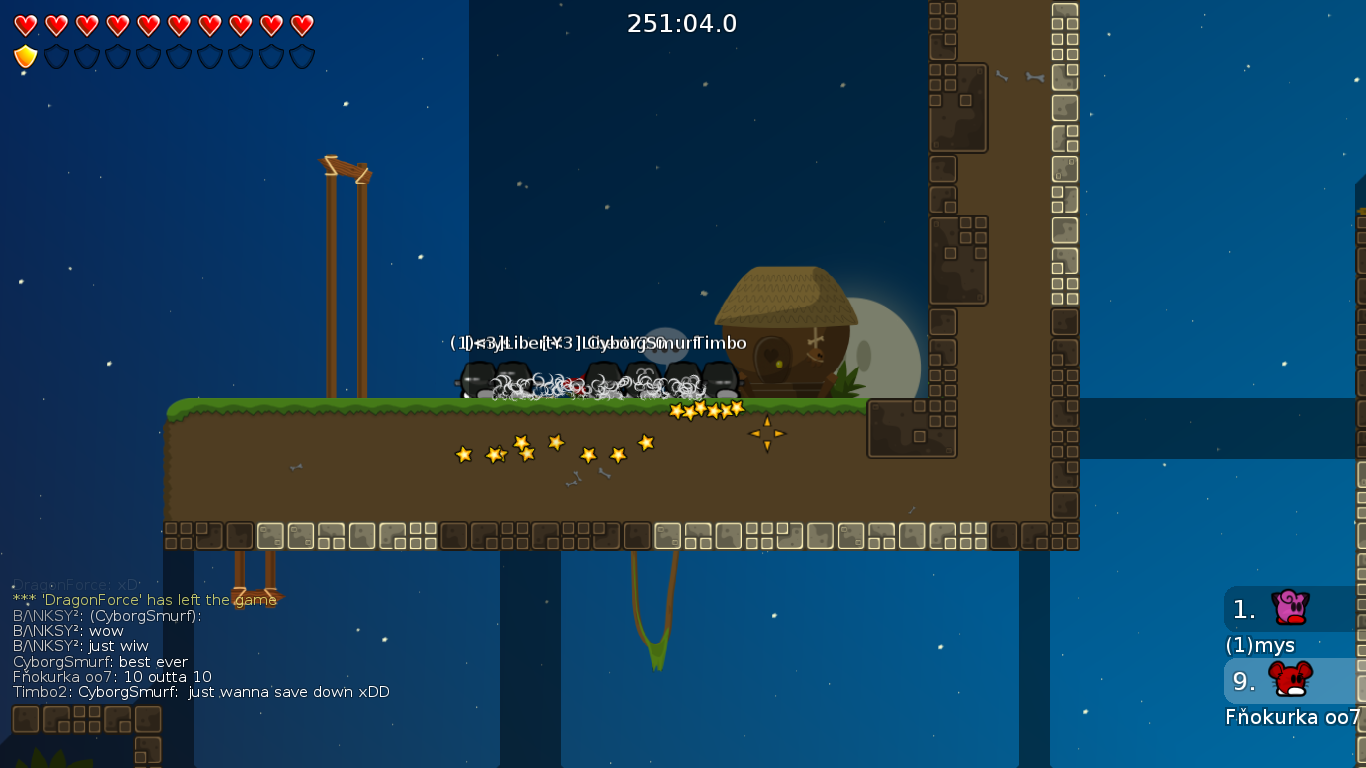
Task: Select the (1)mys rank 1 scoreboard entry
Action: click(1292, 609)
